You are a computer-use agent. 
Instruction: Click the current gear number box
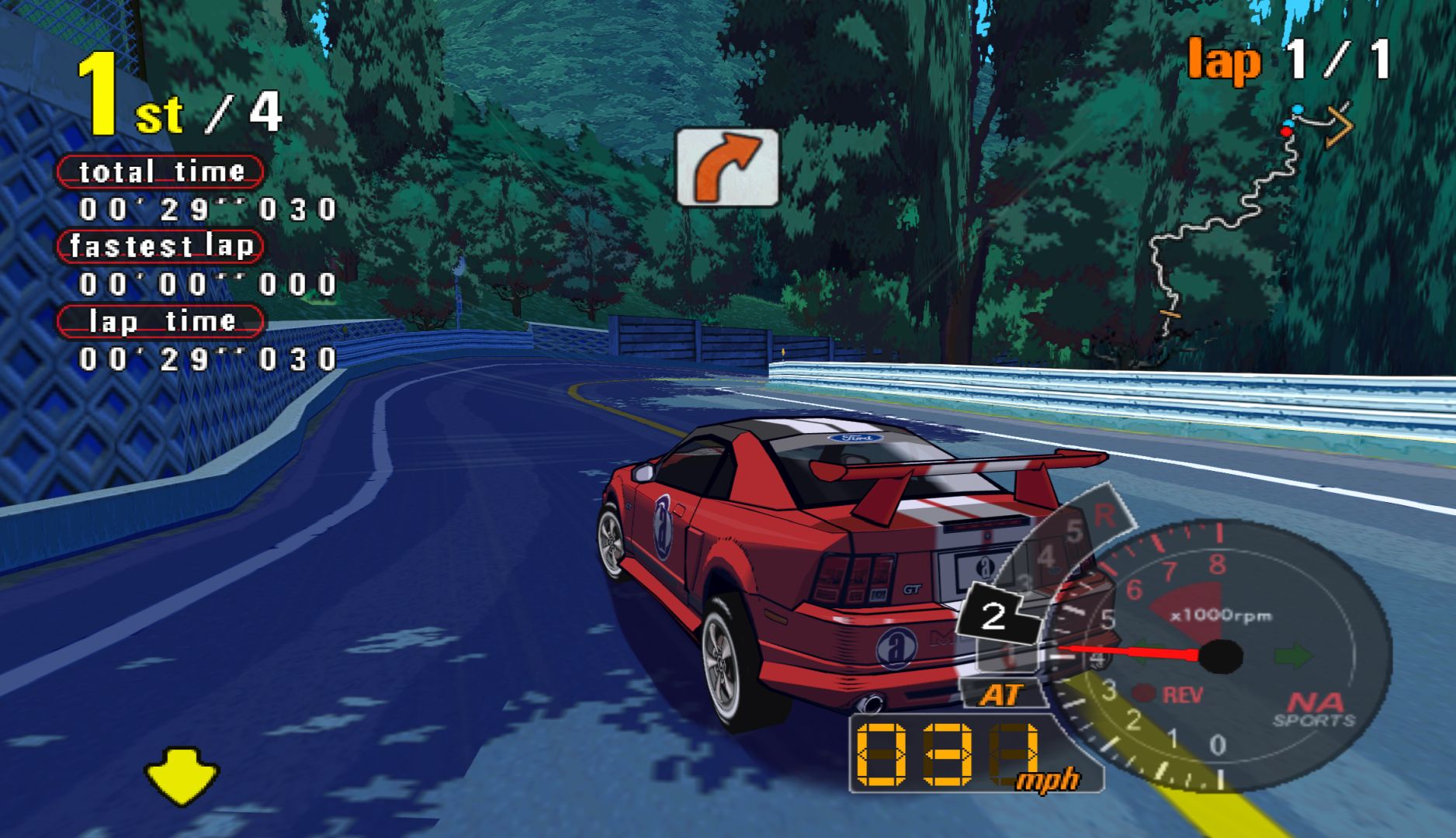tap(996, 617)
